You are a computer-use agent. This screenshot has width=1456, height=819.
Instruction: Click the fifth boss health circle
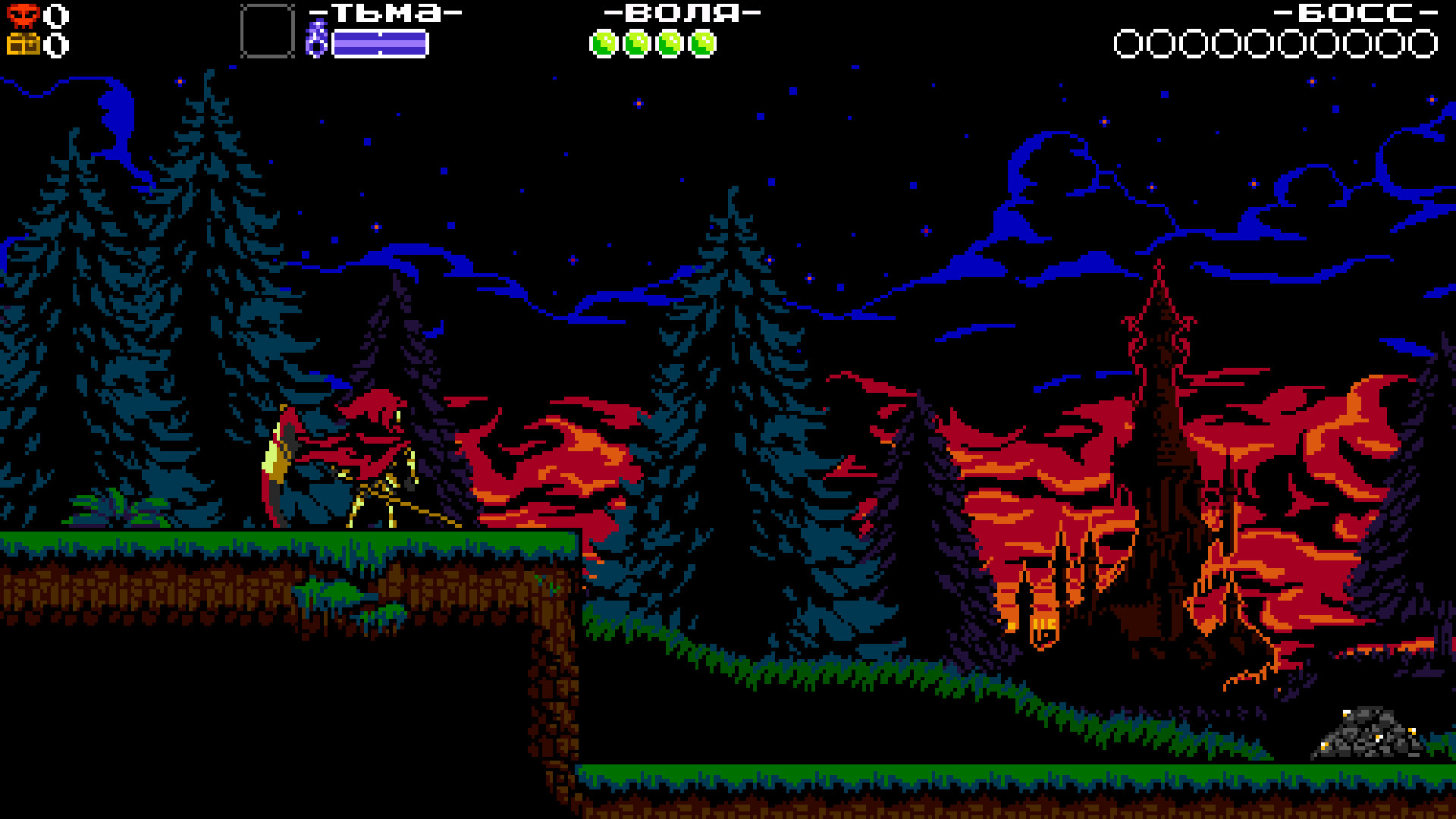click(1259, 44)
